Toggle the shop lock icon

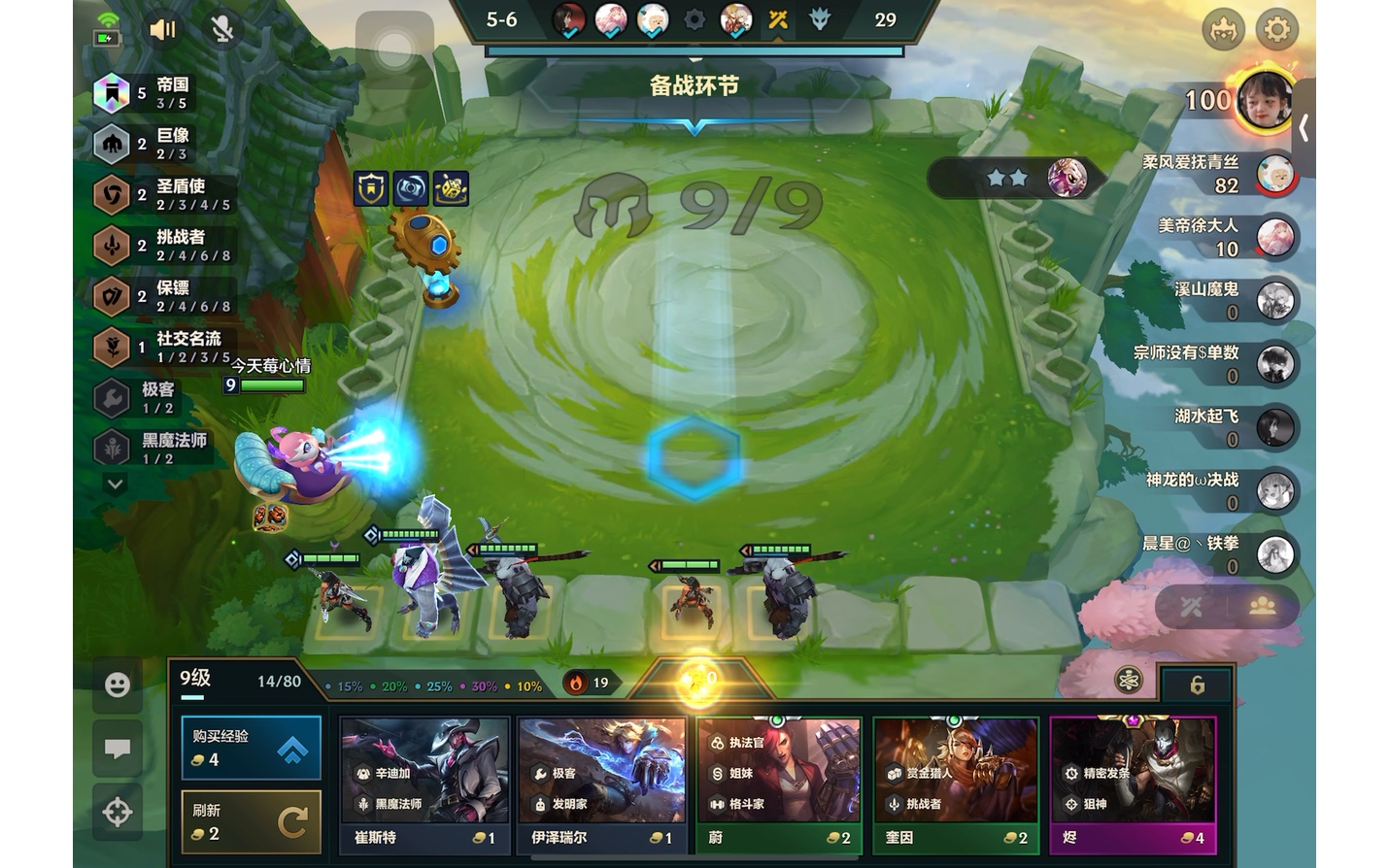tap(1197, 685)
